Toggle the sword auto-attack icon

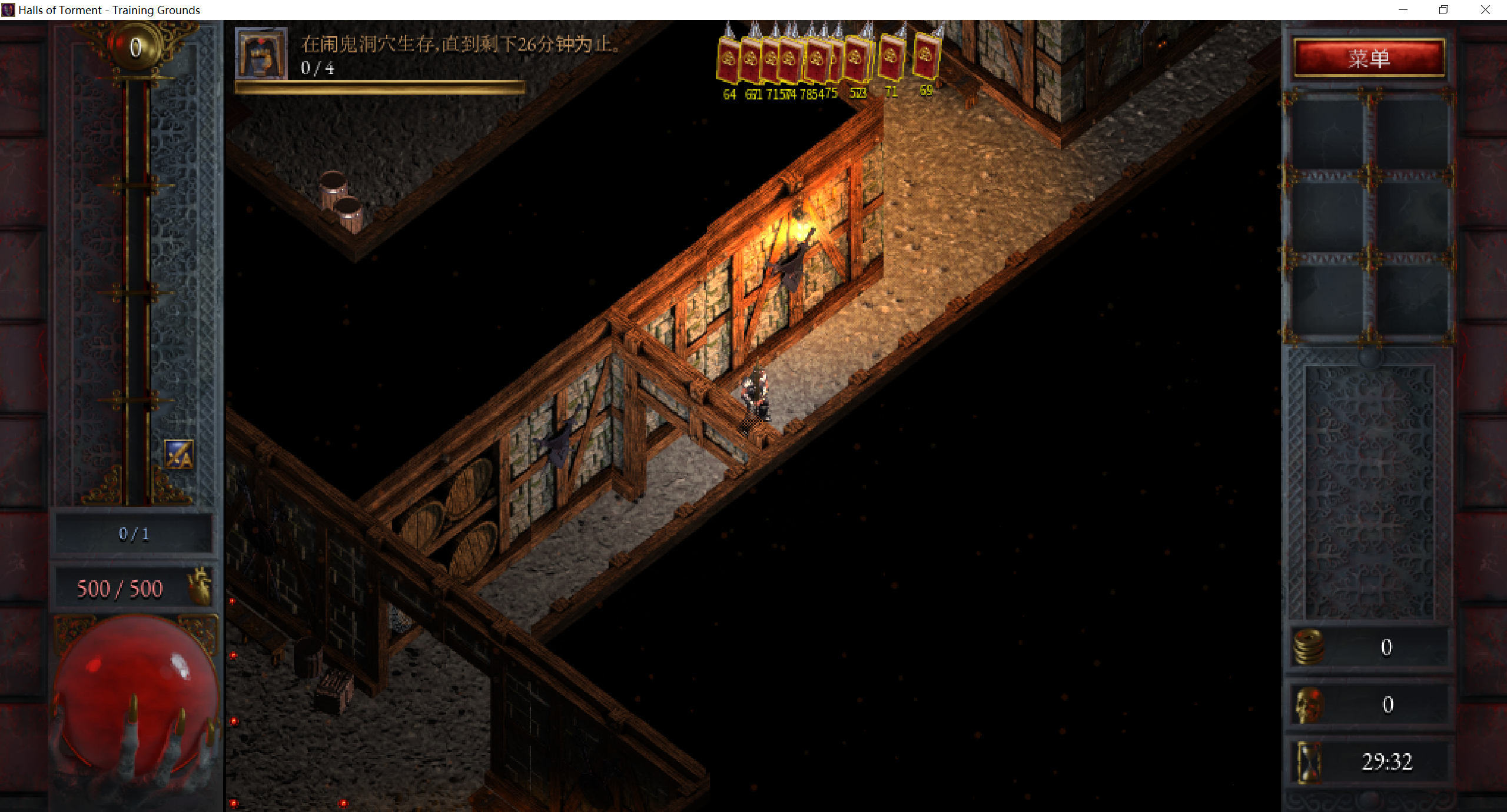pos(179,454)
